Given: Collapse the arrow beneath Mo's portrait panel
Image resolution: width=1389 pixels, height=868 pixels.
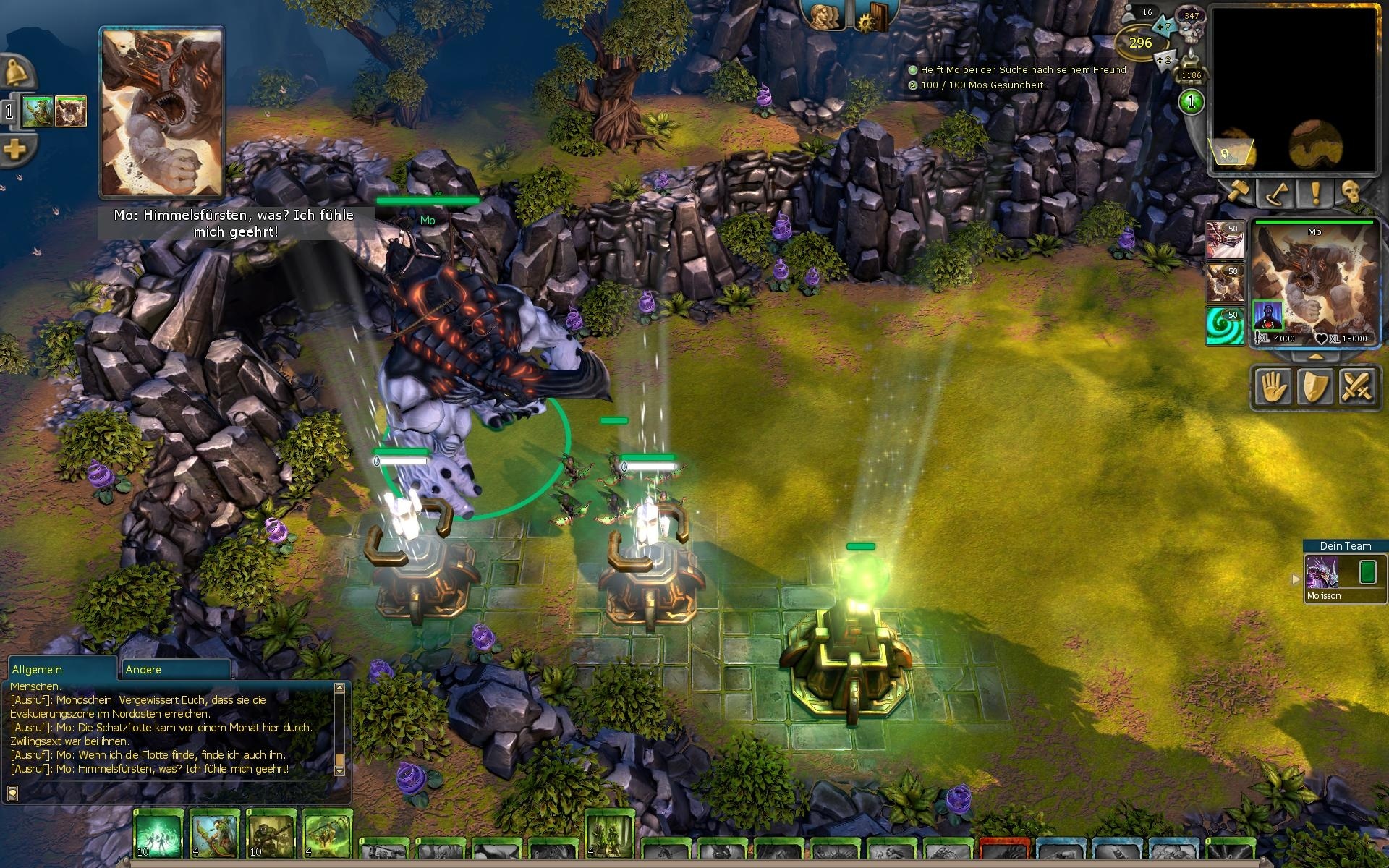Looking at the screenshot, I should point(1314,355).
